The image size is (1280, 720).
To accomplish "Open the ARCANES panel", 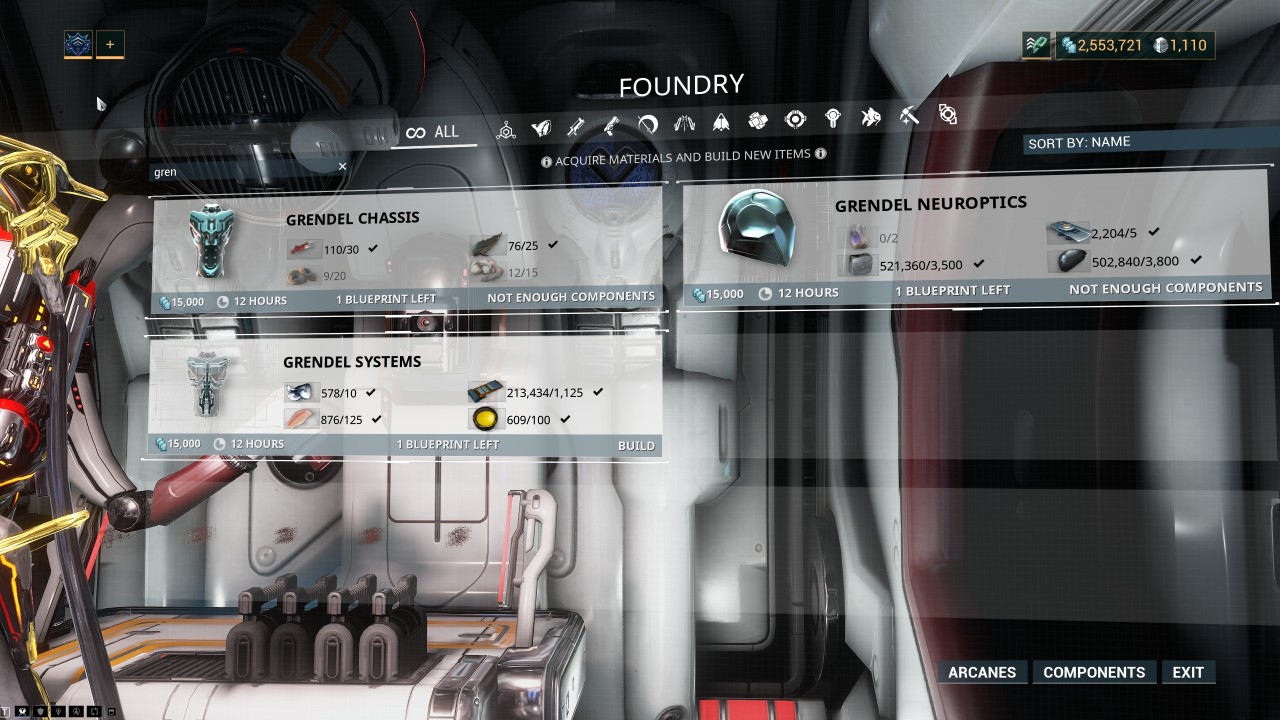I will pos(982,672).
